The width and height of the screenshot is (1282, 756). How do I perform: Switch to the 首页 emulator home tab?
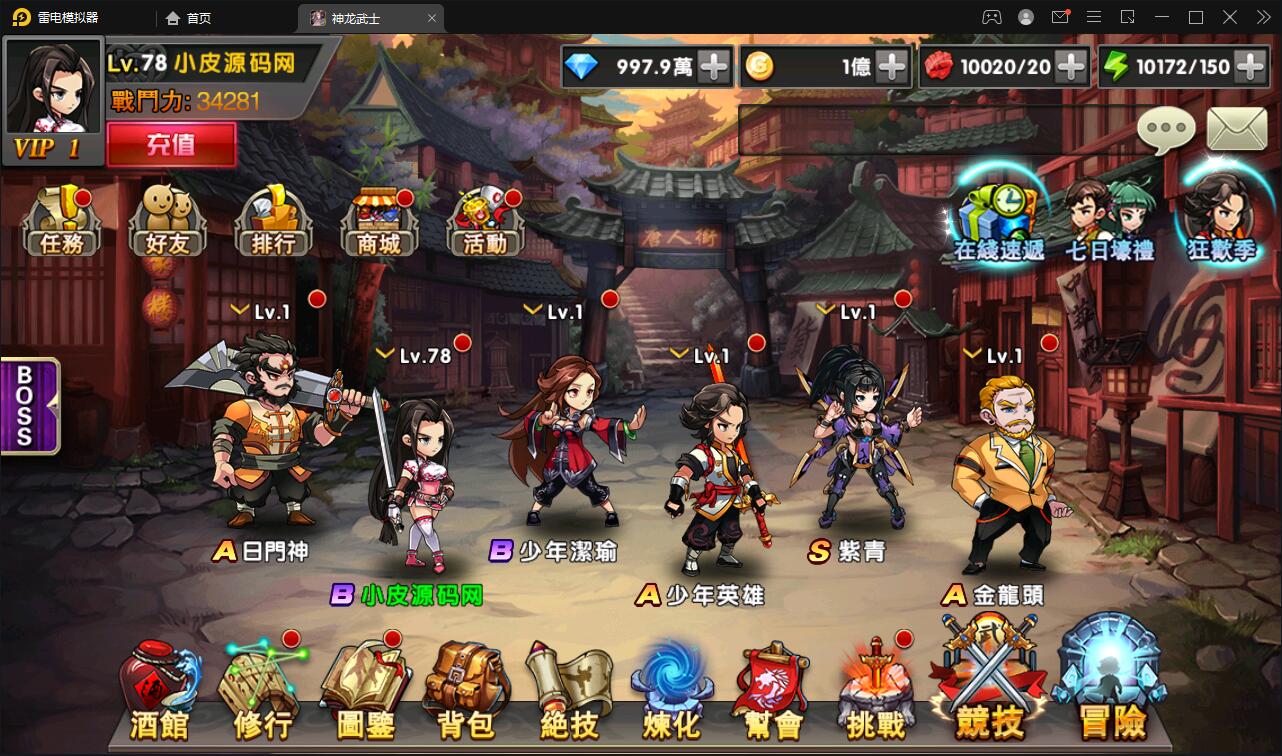click(190, 18)
